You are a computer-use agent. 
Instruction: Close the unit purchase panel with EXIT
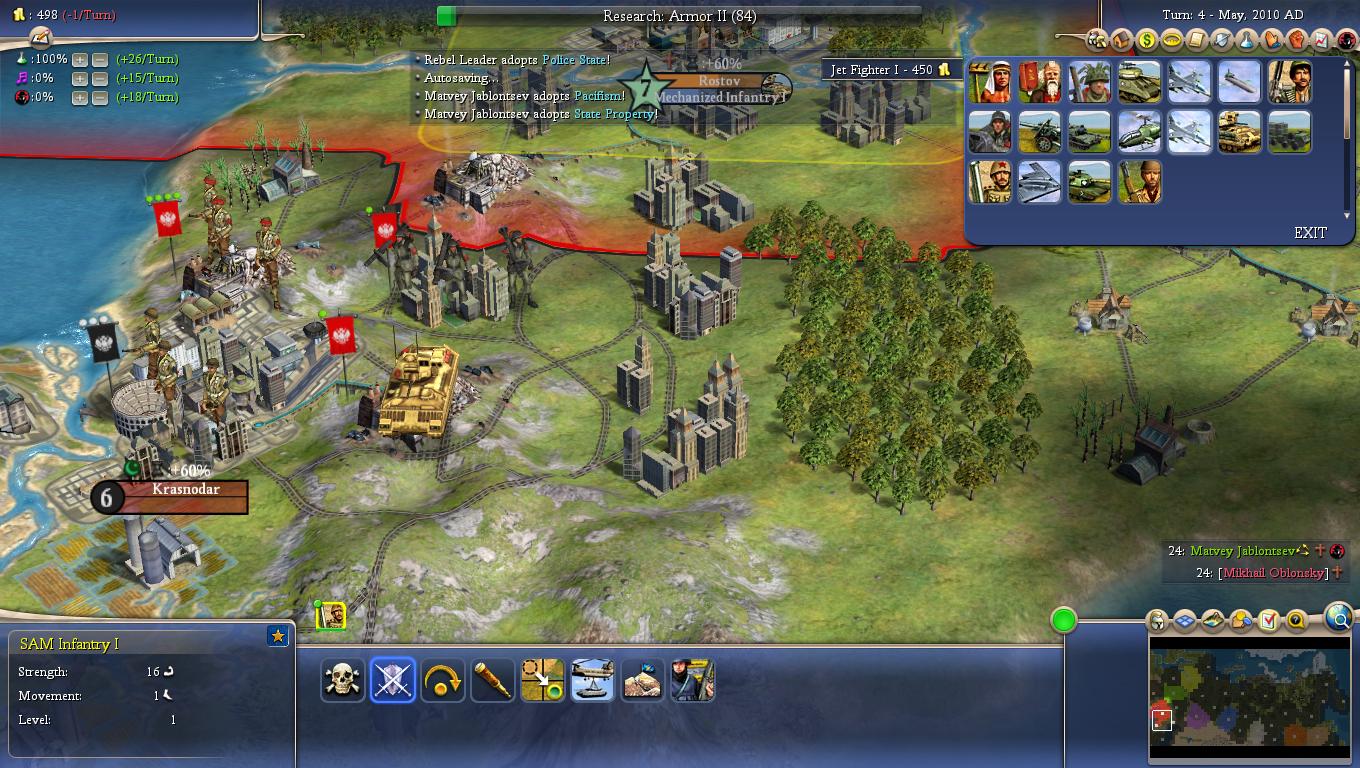pyautogui.click(x=1310, y=232)
